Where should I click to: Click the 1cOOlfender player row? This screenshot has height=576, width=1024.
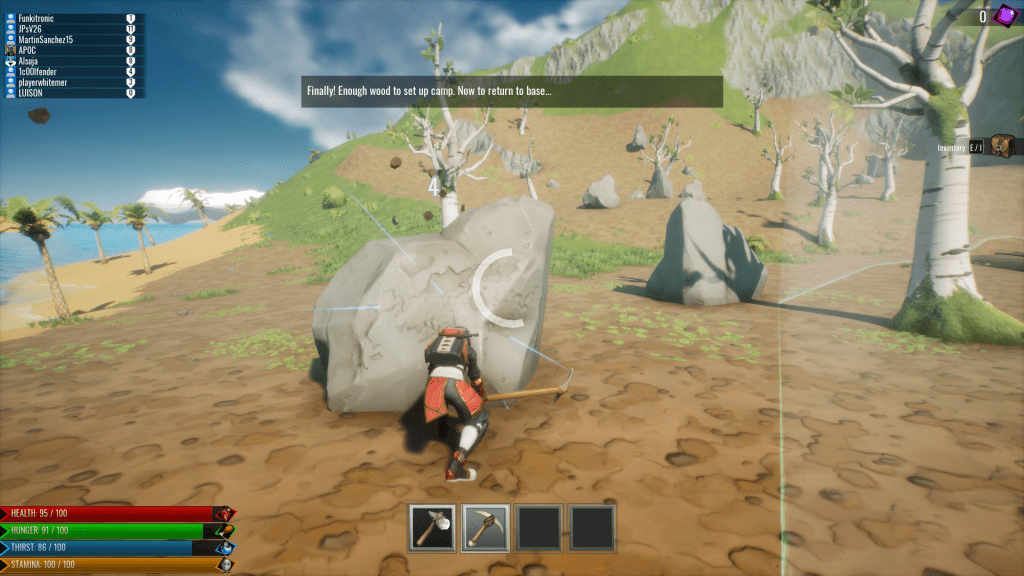(70, 72)
